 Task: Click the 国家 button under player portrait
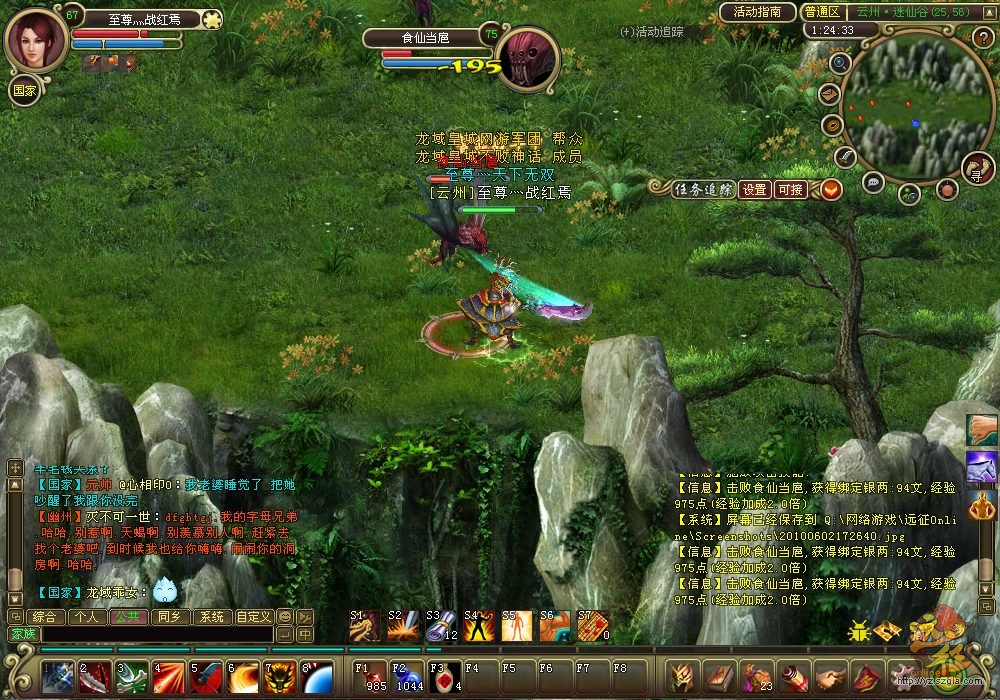point(24,89)
